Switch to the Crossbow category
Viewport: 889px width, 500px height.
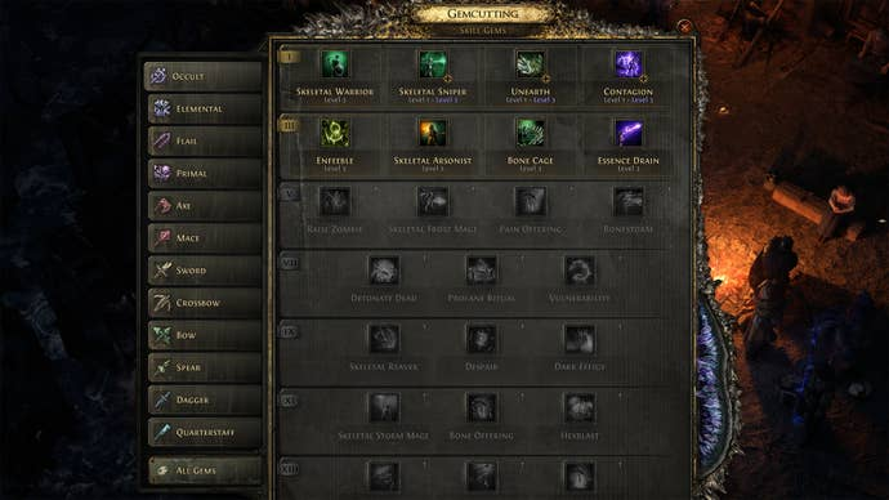(x=203, y=302)
